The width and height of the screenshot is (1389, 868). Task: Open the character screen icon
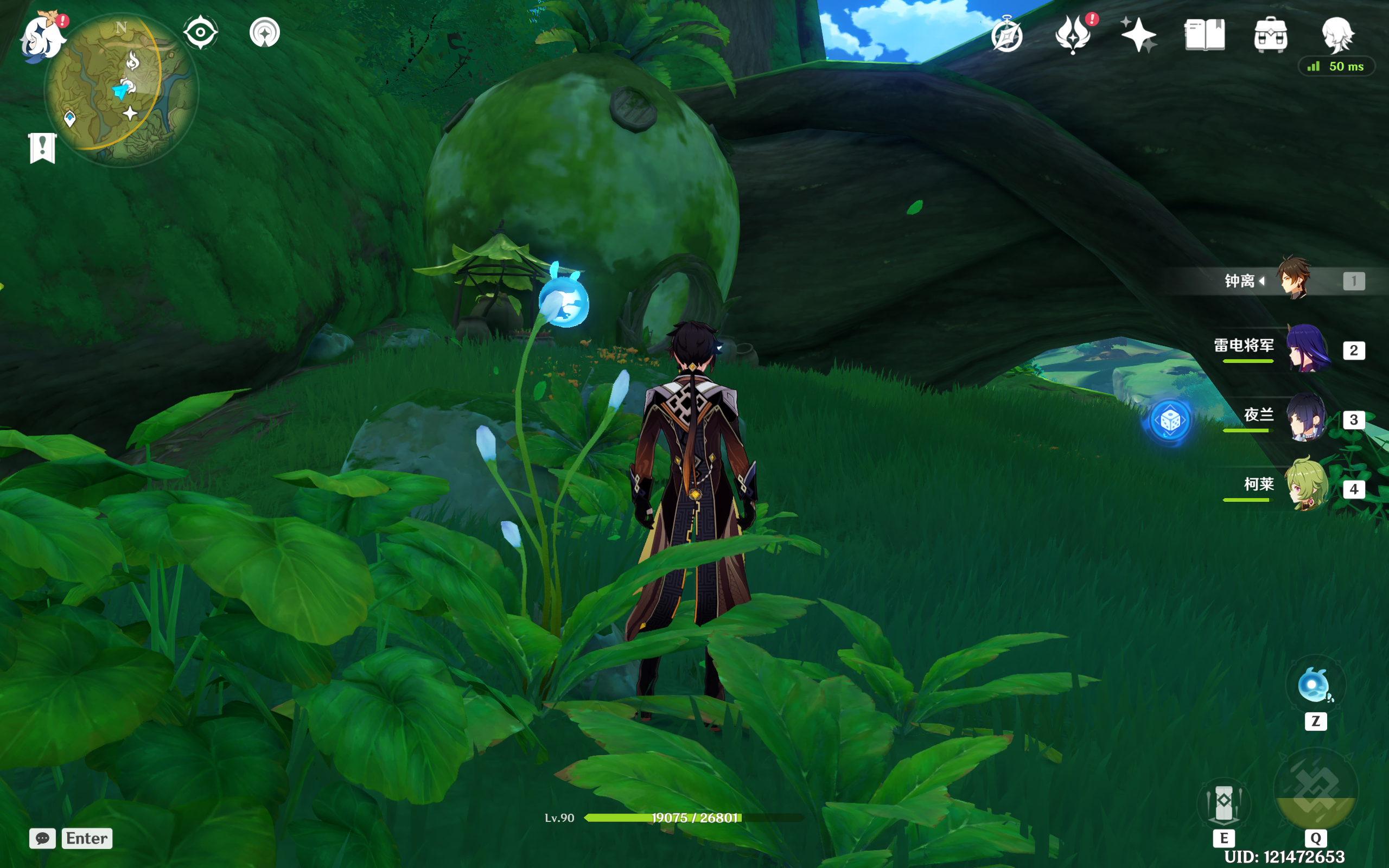(1337, 34)
